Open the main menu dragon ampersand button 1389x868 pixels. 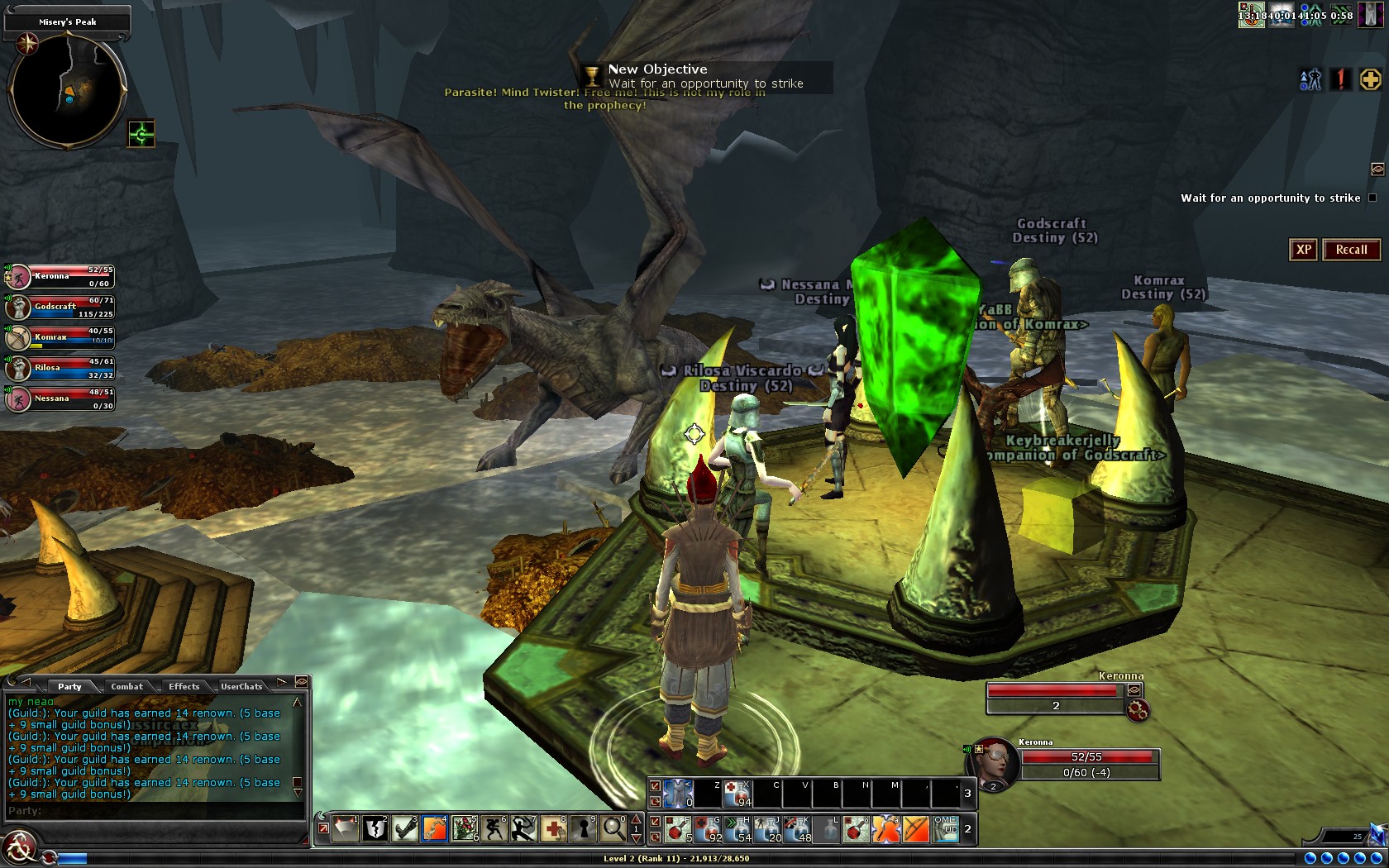coord(20,848)
